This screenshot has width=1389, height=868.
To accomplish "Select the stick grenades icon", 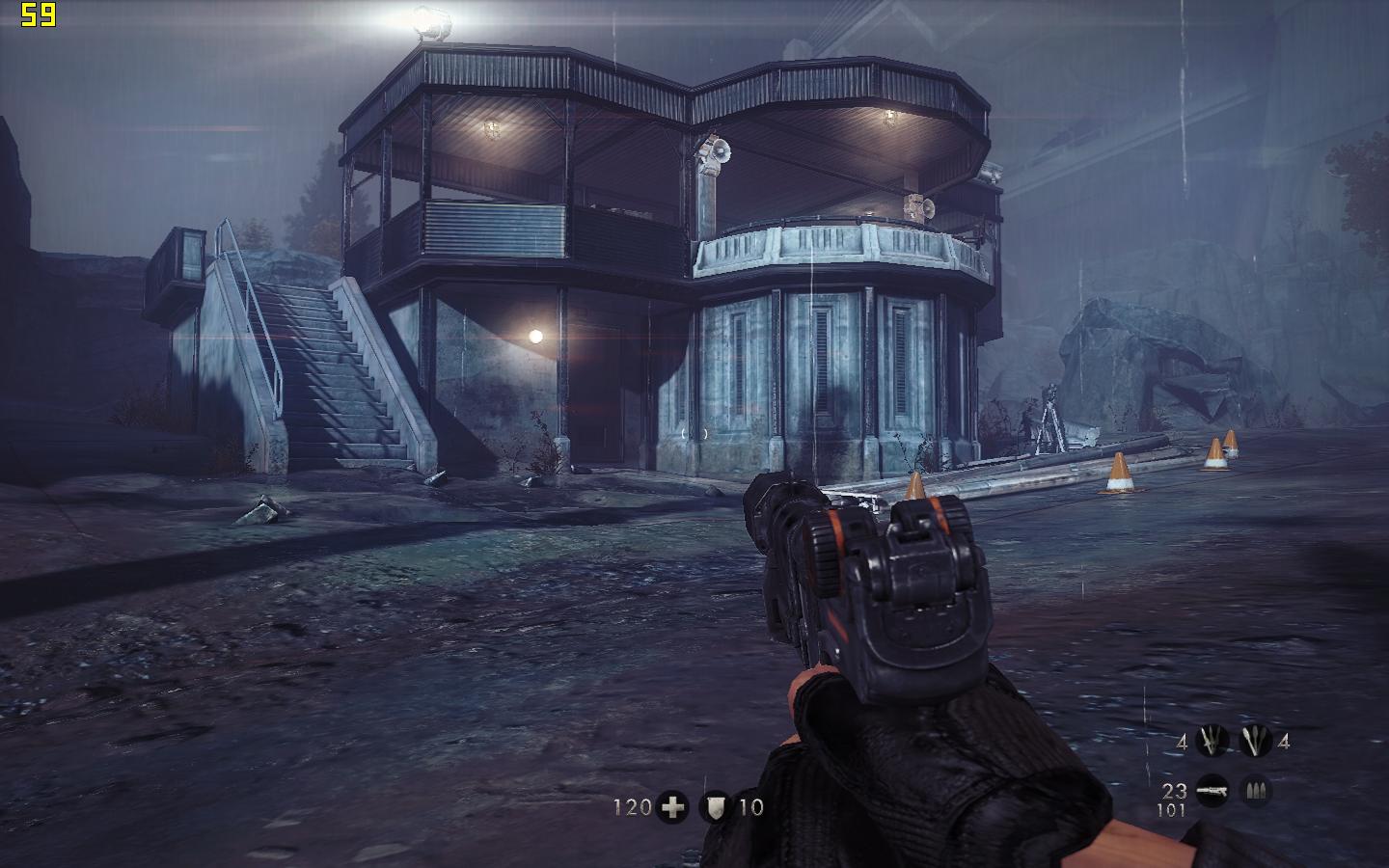I will 1256,742.
